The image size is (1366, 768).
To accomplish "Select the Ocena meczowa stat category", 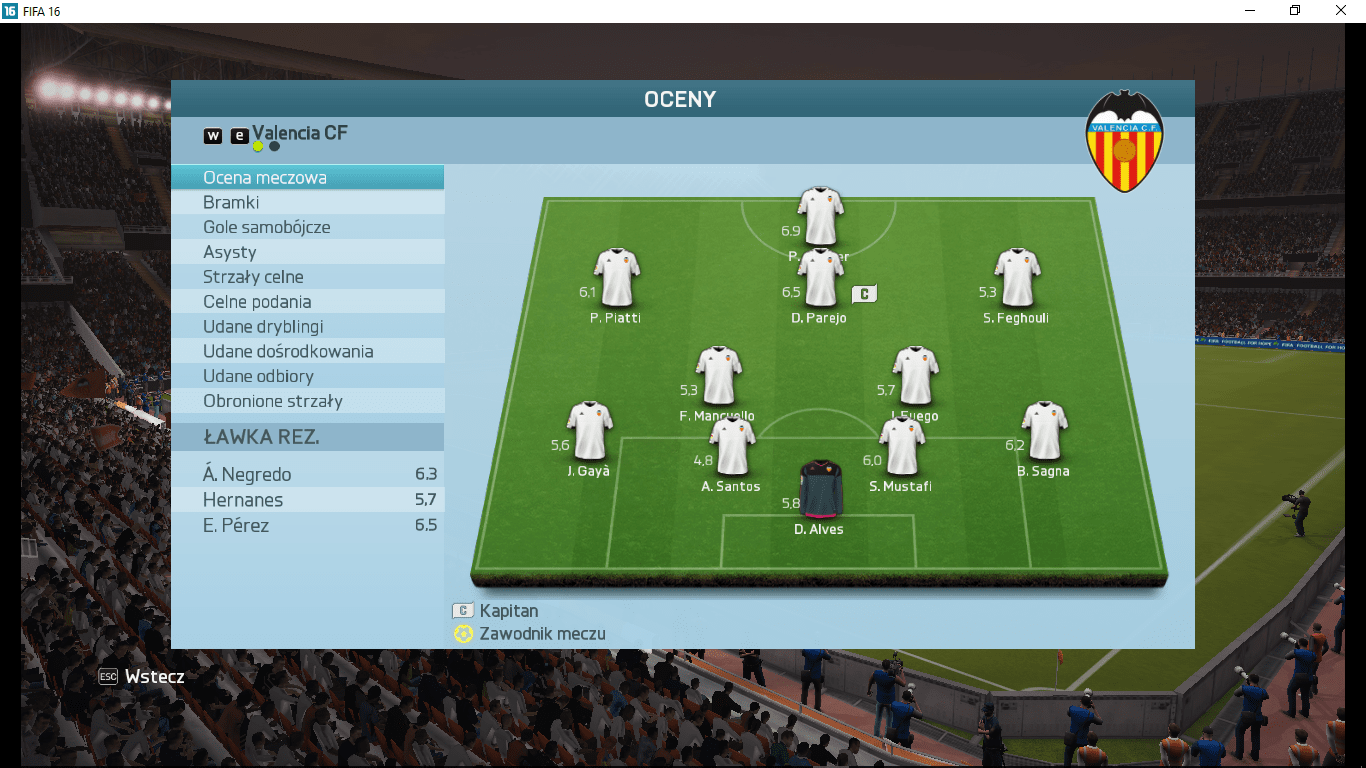I will [307, 178].
